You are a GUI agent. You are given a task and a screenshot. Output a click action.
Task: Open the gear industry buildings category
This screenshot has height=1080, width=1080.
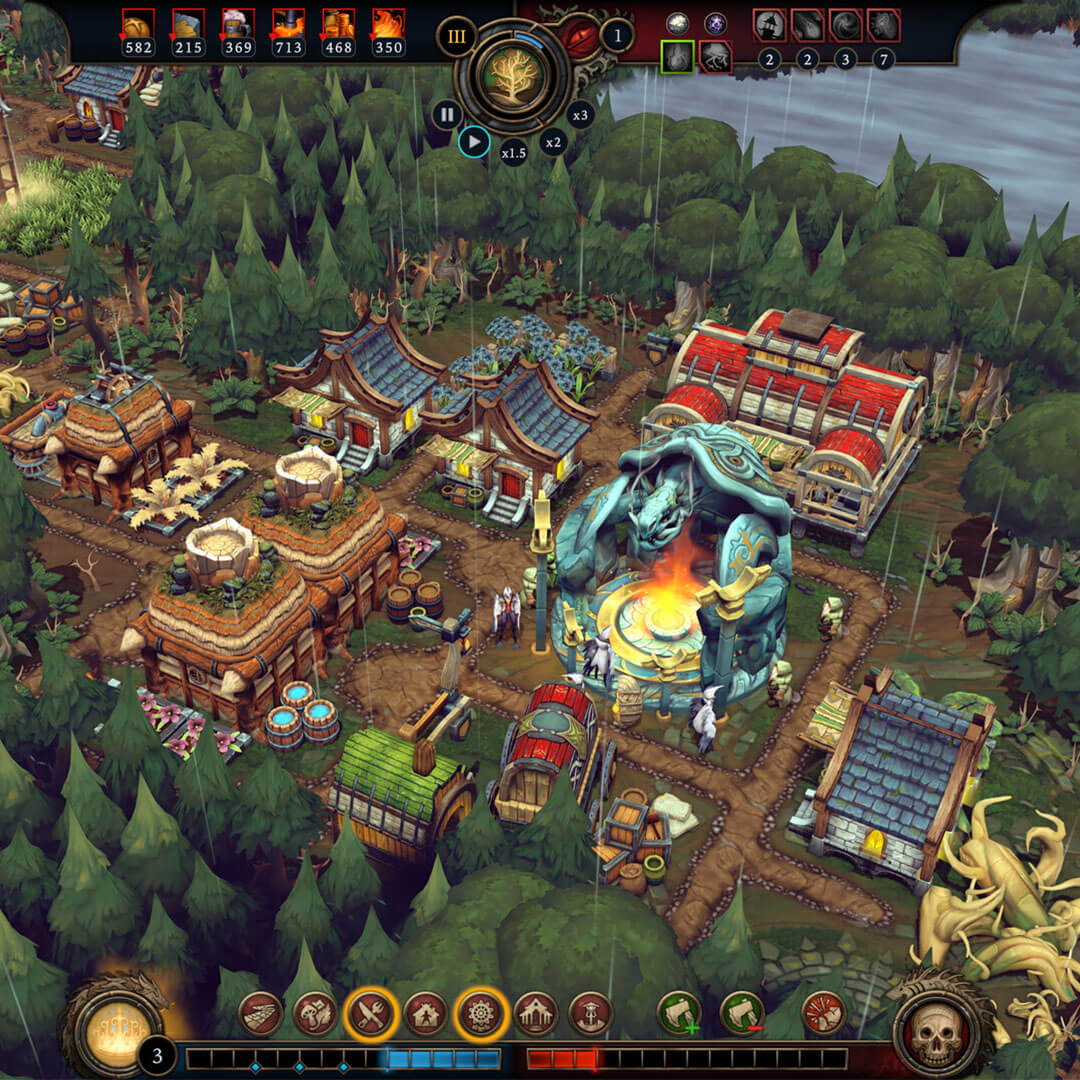pyautogui.click(x=481, y=1013)
